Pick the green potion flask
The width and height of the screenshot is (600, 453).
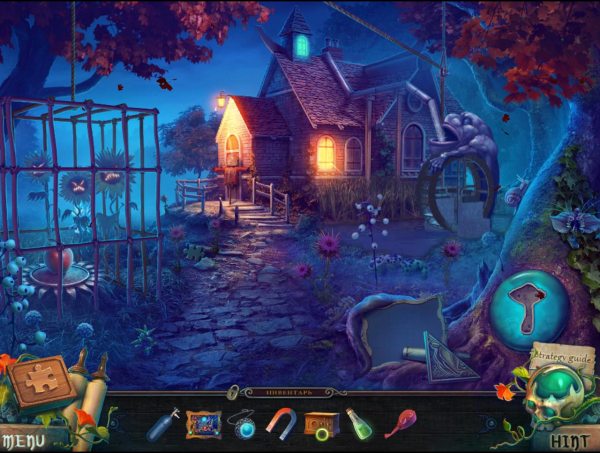(359, 423)
